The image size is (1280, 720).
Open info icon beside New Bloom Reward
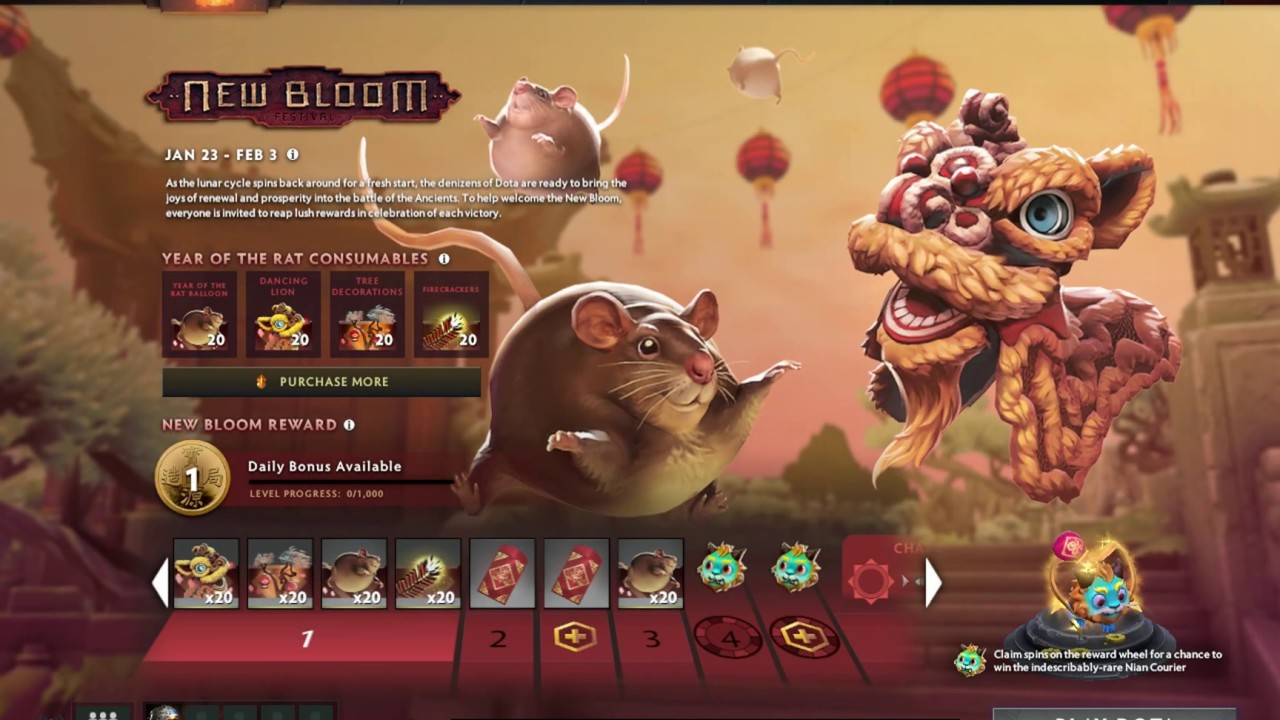click(349, 425)
